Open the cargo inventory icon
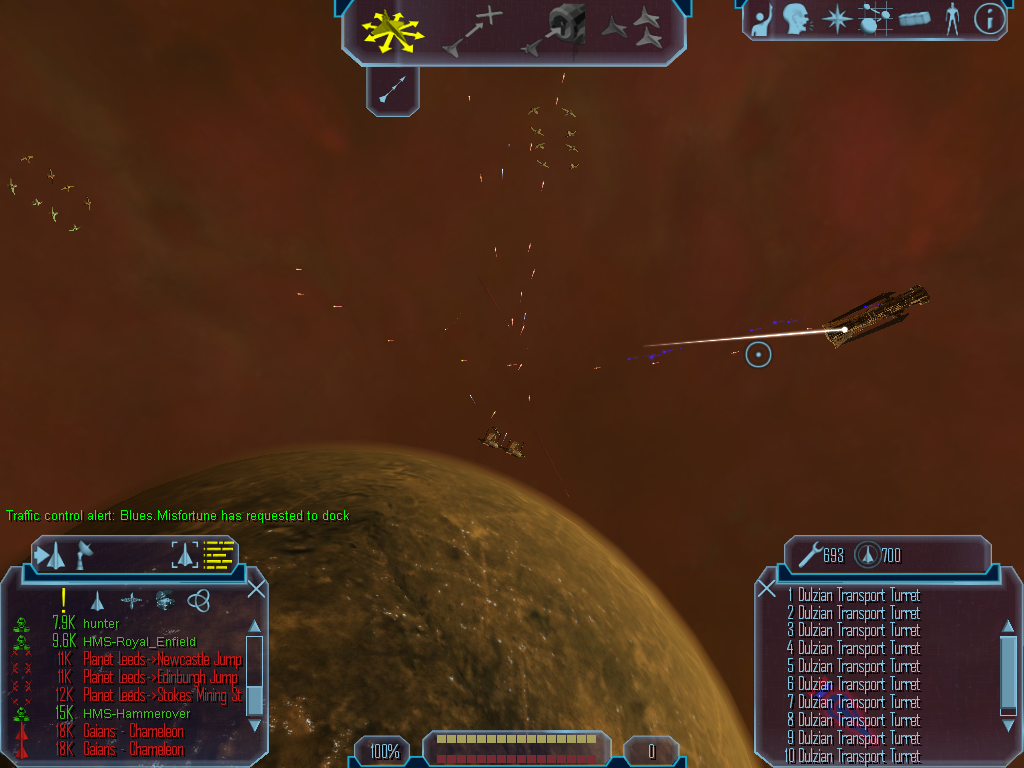The height and width of the screenshot is (768, 1024). (914, 18)
